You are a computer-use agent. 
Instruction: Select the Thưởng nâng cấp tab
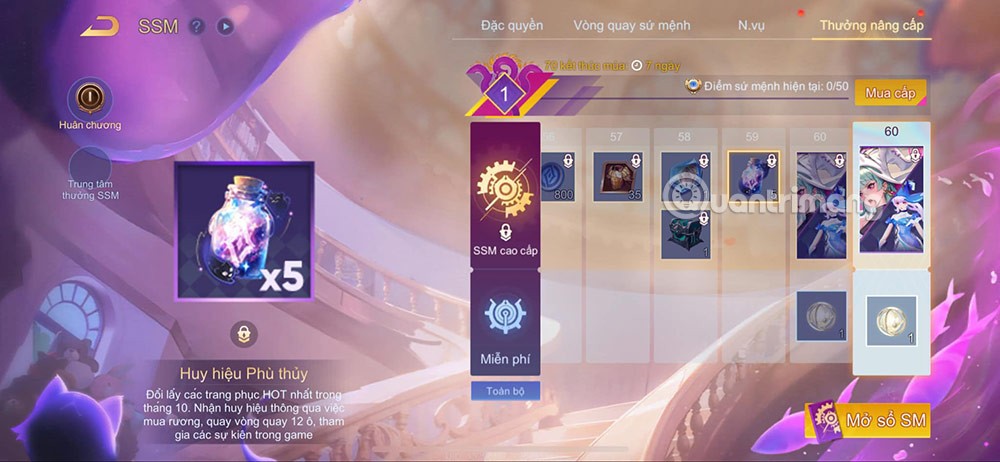(871, 24)
